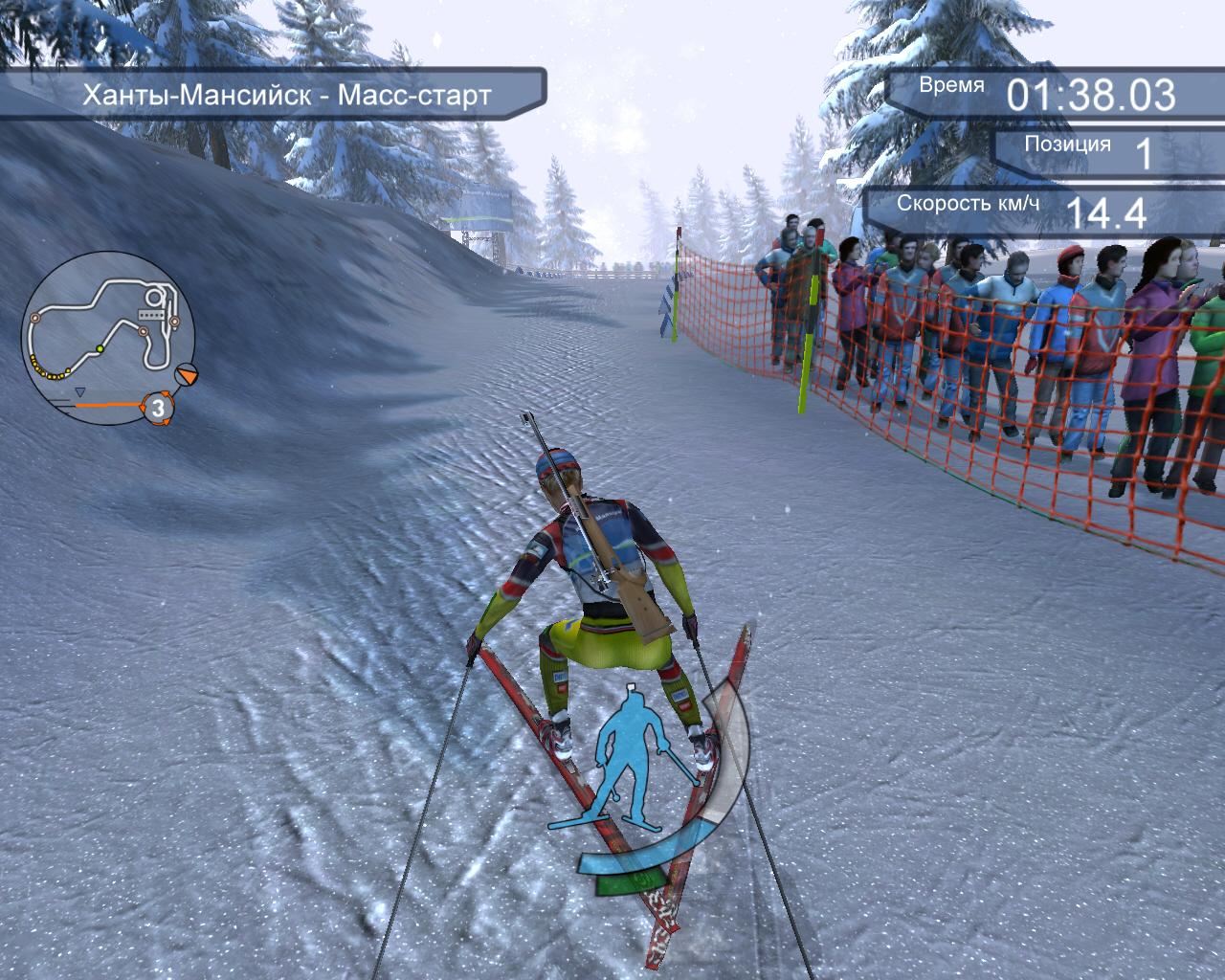Click the lap counter badge showing 3
The height and width of the screenshot is (980, 1225).
pyautogui.click(x=158, y=409)
